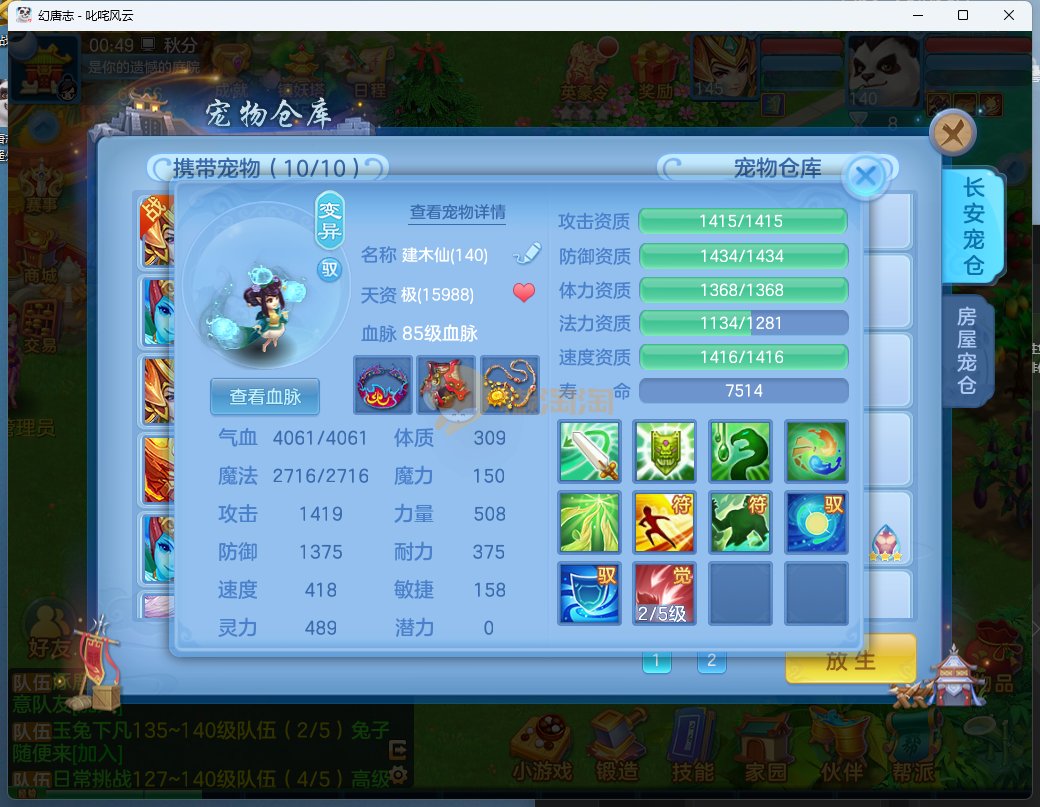Open the 帮派 guild menu
The width and height of the screenshot is (1040, 807).
917,747
